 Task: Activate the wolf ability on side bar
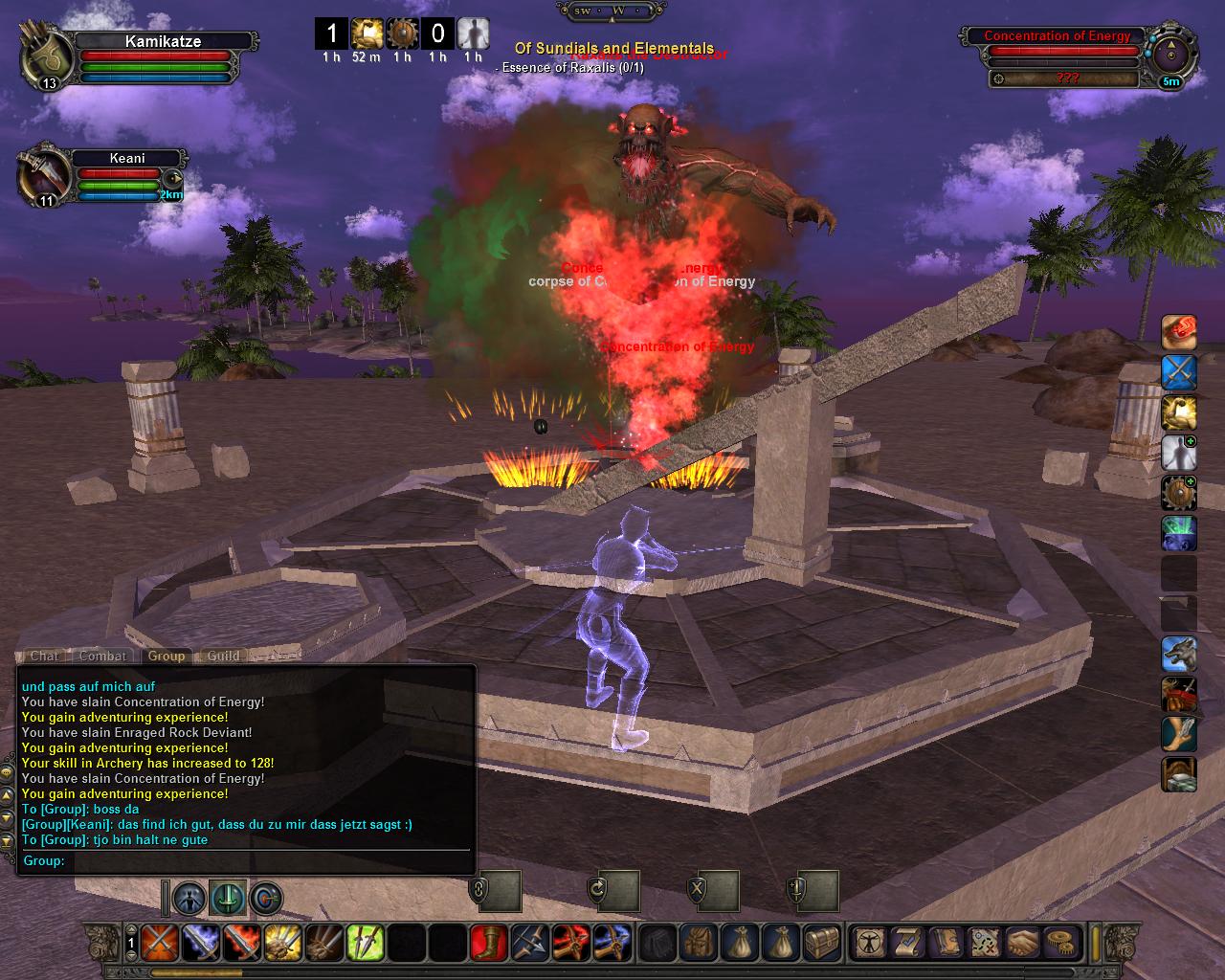1179,655
